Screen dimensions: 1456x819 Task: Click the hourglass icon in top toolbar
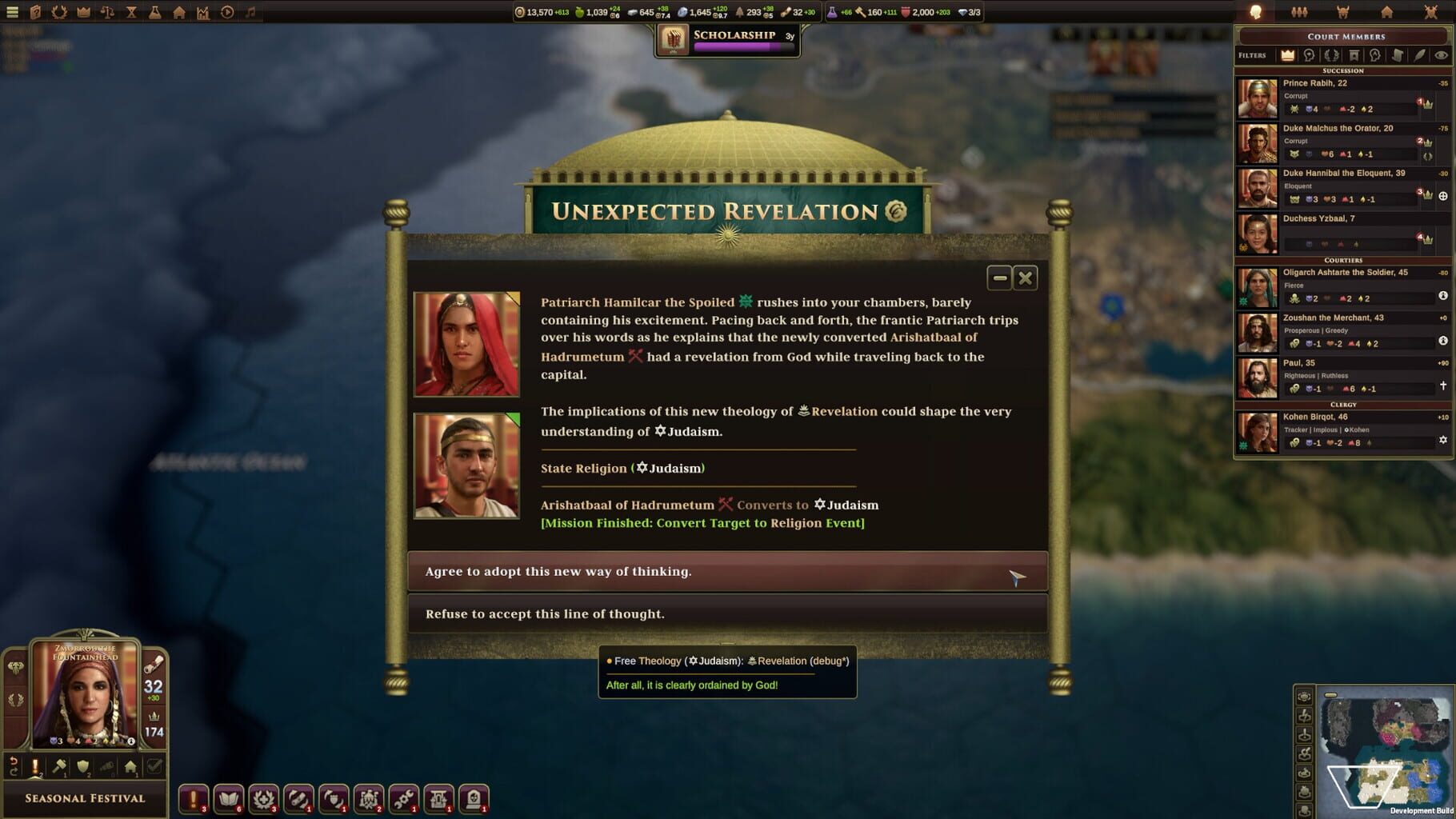[x=131, y=11]
